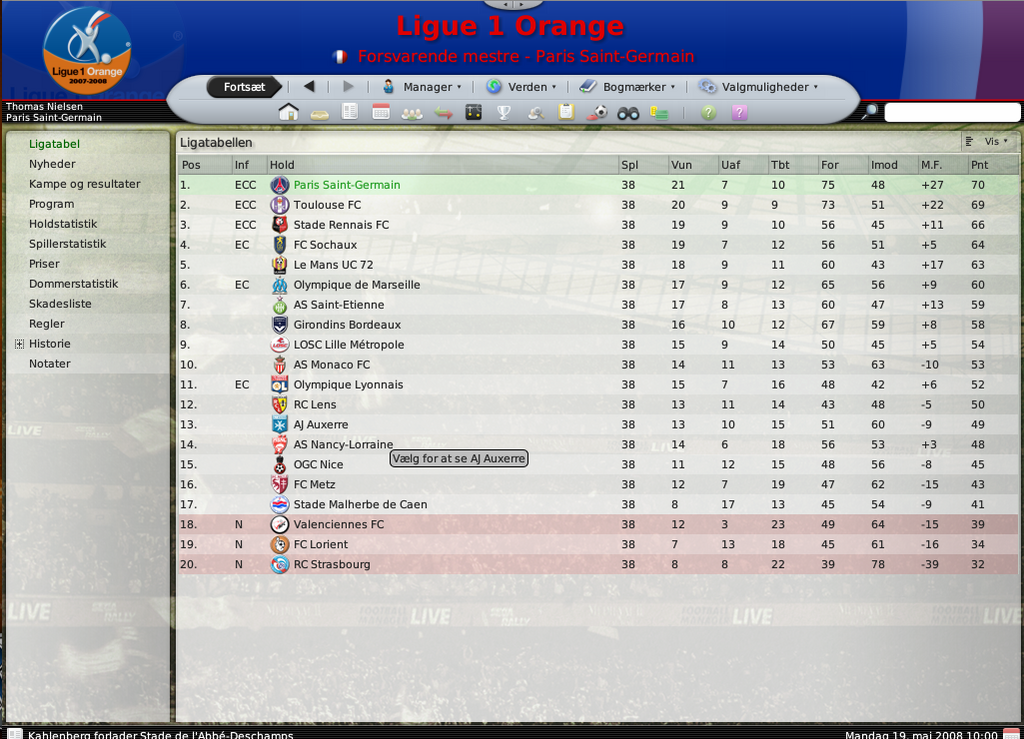The height and width of the screenshot is (739, 1024).
Task: Open the binoculars scouting icon
Action: pos(628,112)
